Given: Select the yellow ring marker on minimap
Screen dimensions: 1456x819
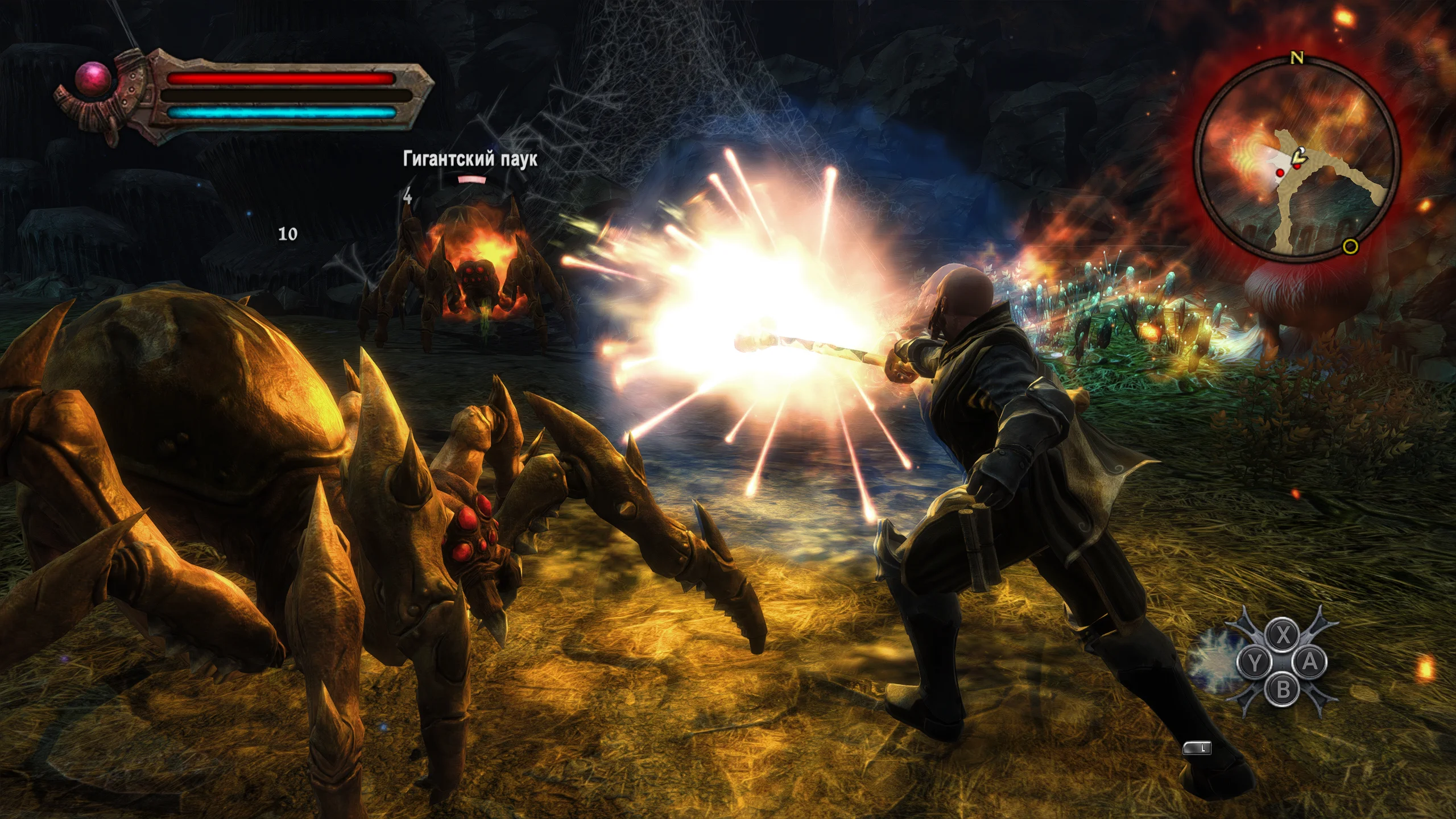Looking at the screenshot, I should click(1350, 246).
